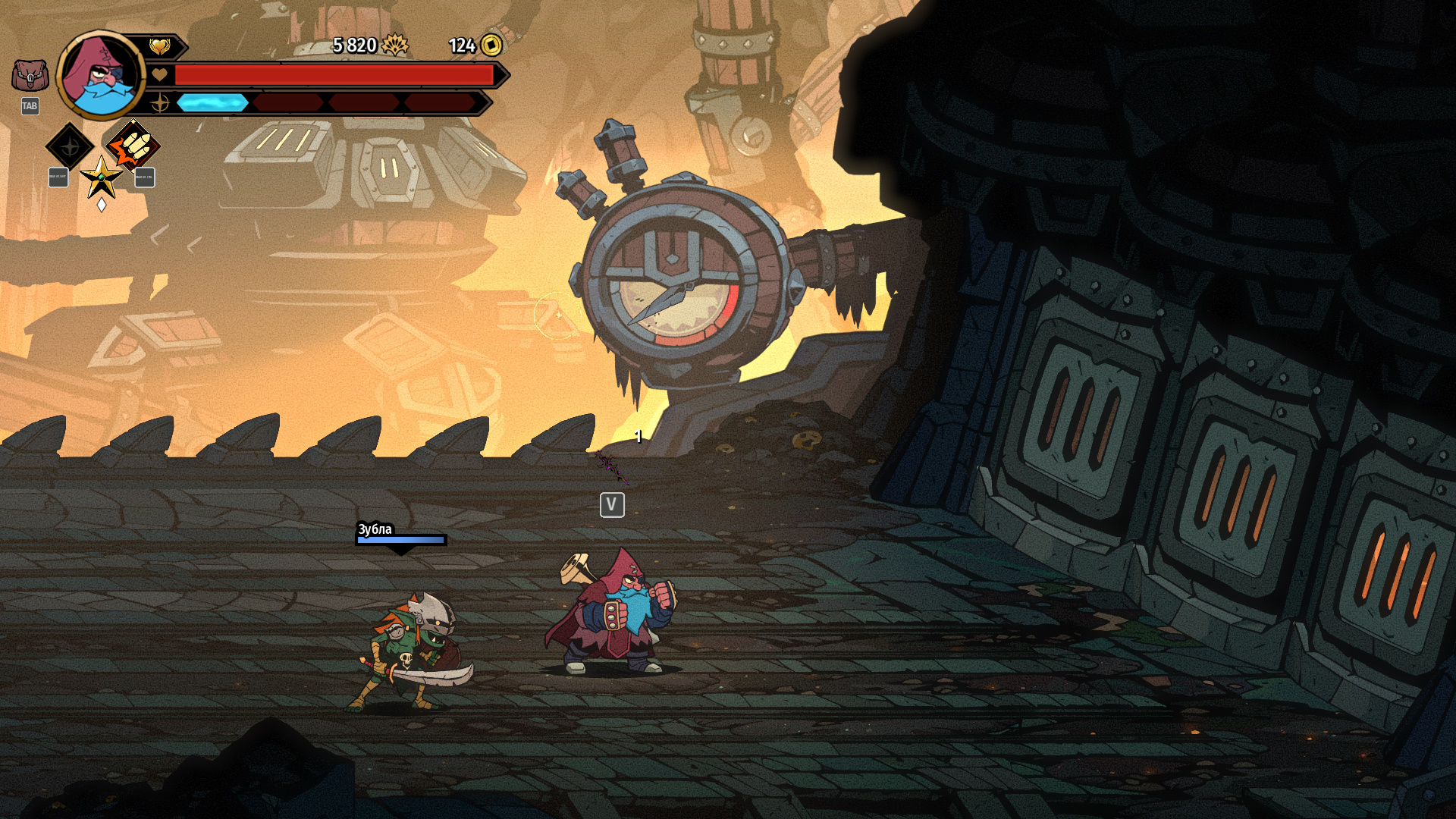This screenshot has width=1456, height=819.
Task: Click the hooded dwarf character portrait
Action: coord(101,76)
